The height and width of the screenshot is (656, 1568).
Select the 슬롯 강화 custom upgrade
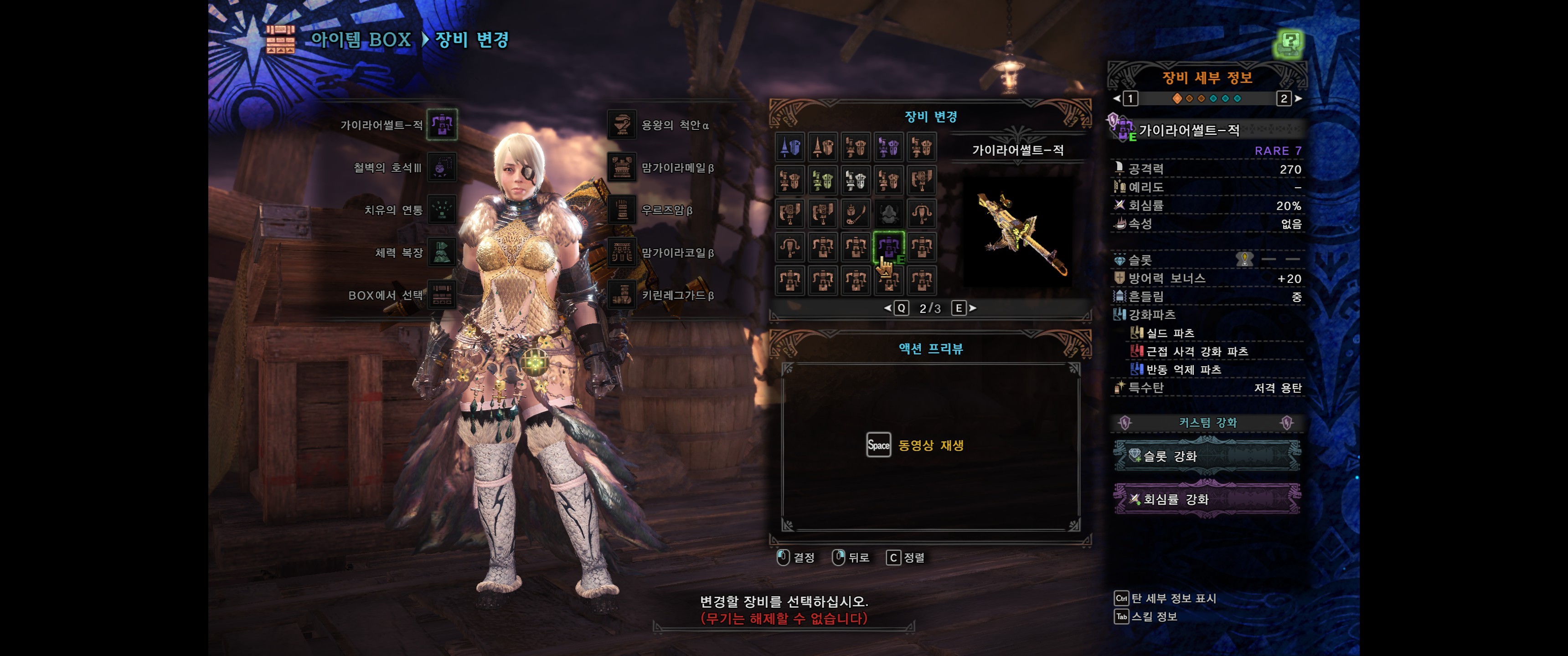click(1207, 456)
